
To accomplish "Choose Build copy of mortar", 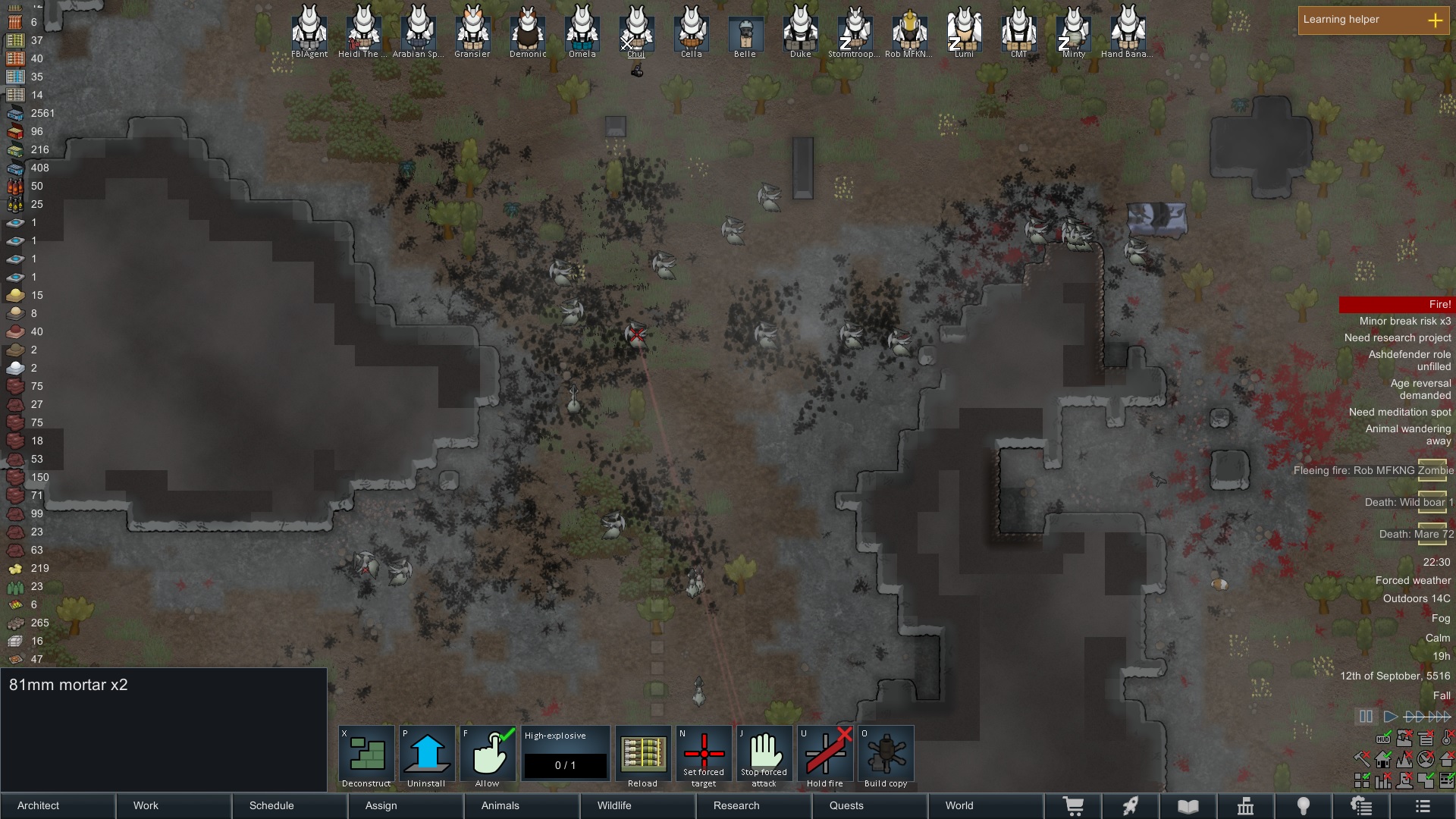I will (886, 756).
